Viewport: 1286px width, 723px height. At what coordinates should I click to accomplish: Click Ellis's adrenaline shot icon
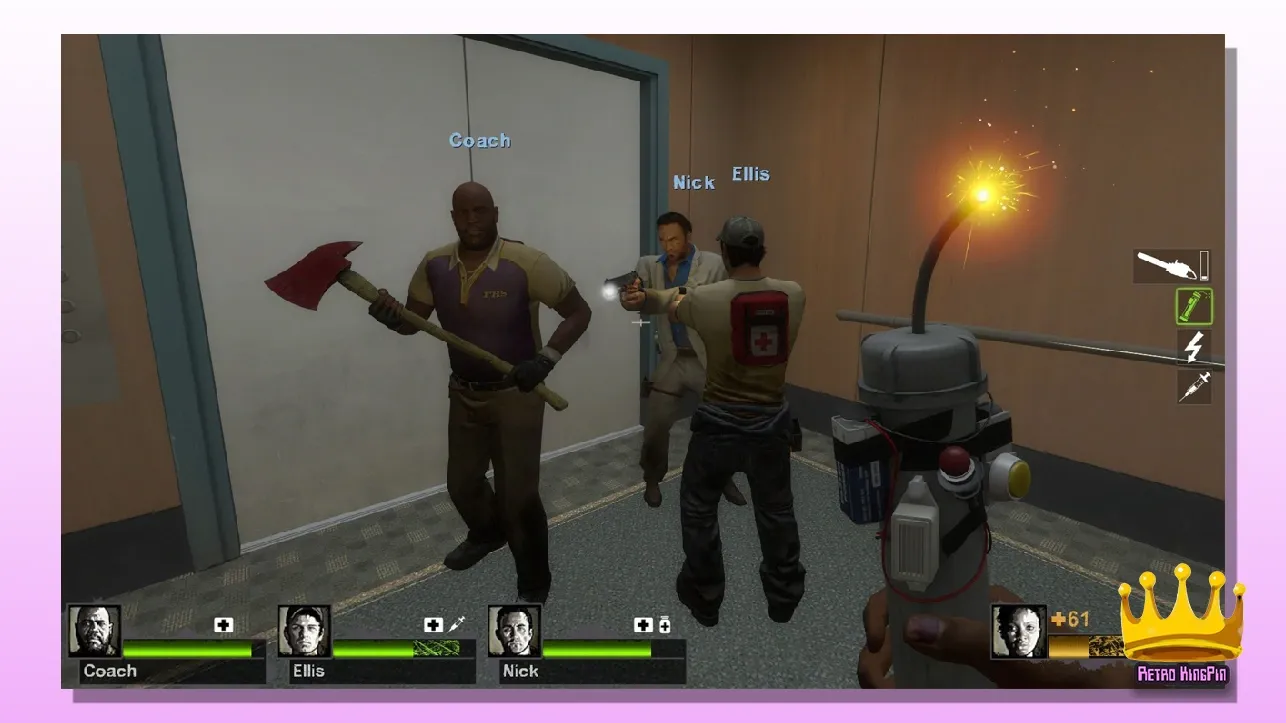pos(458,625)
